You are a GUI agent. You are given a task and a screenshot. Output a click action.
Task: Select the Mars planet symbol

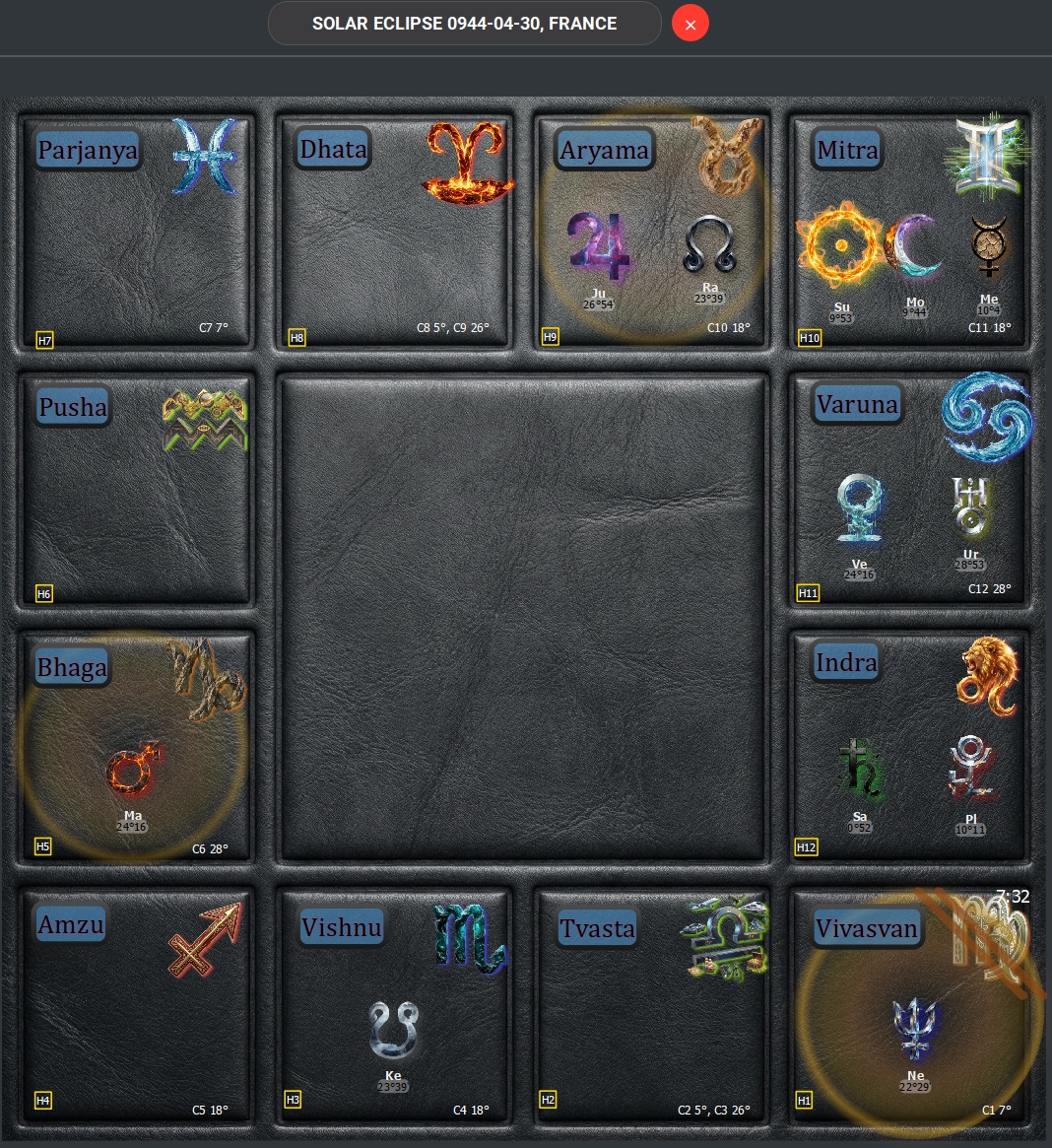point(133,770)
